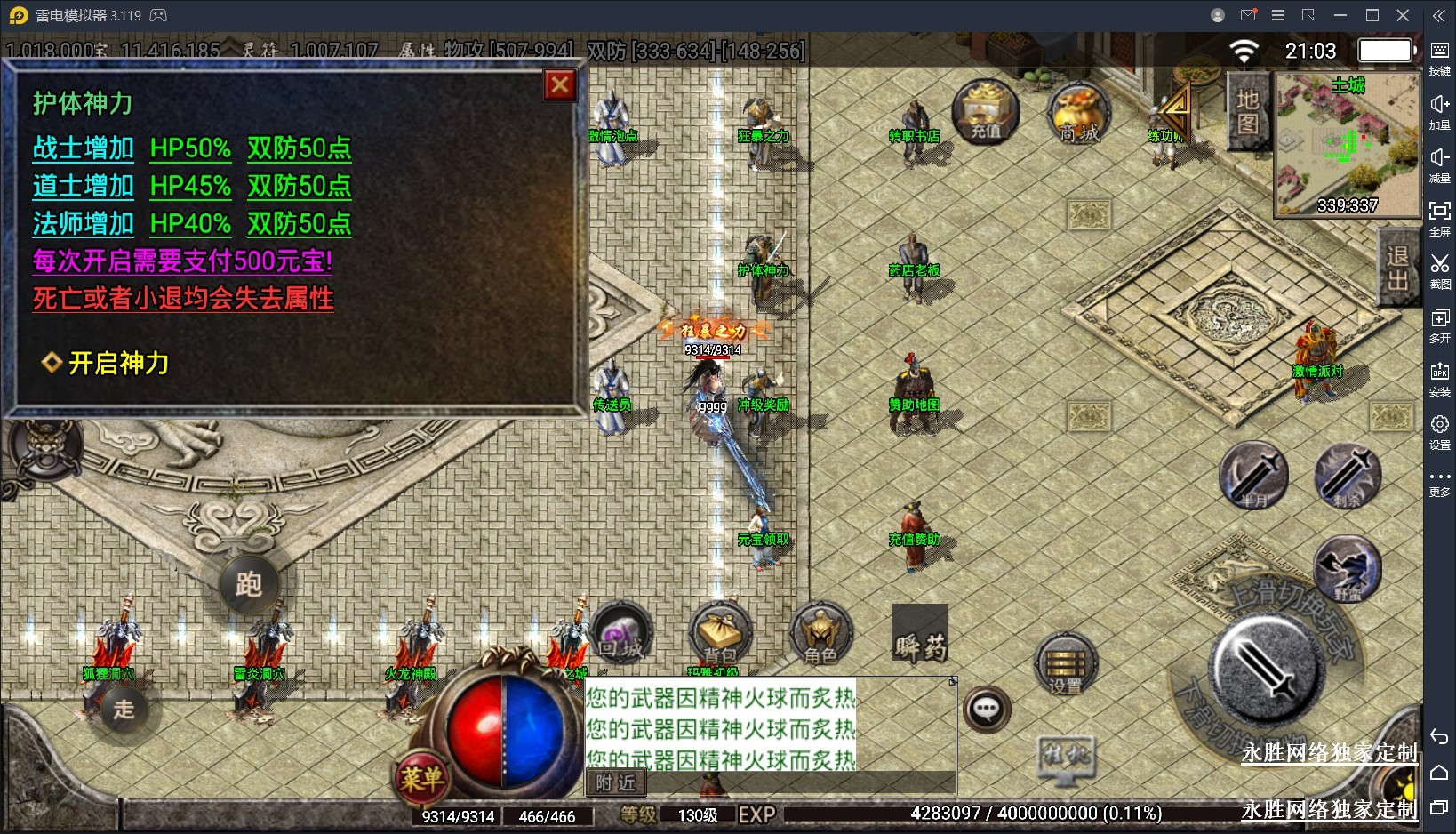Close the 护体神力 dialog panel
Screen dimensions: 1456x834
(x=560, y=85)
